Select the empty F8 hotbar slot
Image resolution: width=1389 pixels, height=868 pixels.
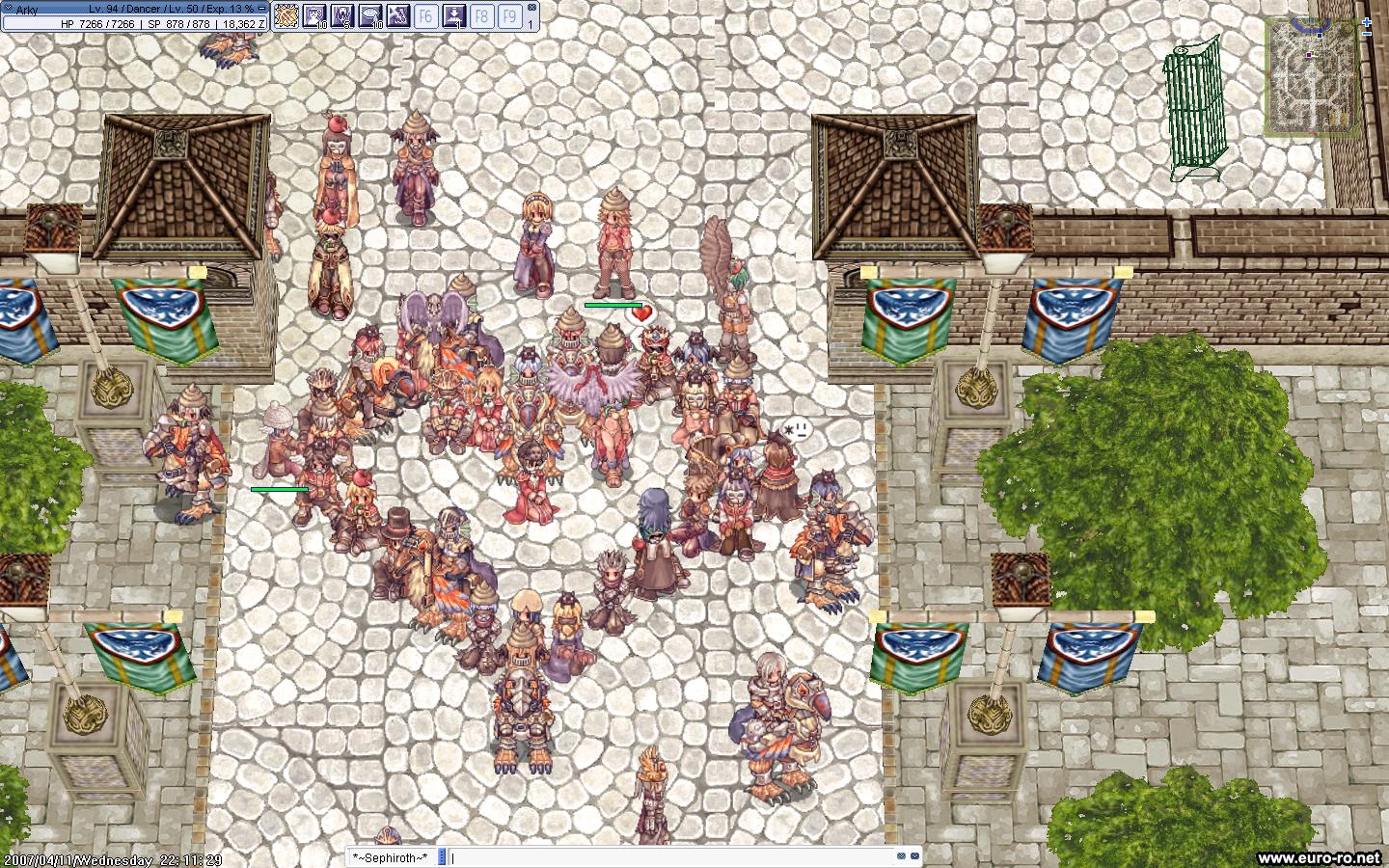click(x=481, y=15)
